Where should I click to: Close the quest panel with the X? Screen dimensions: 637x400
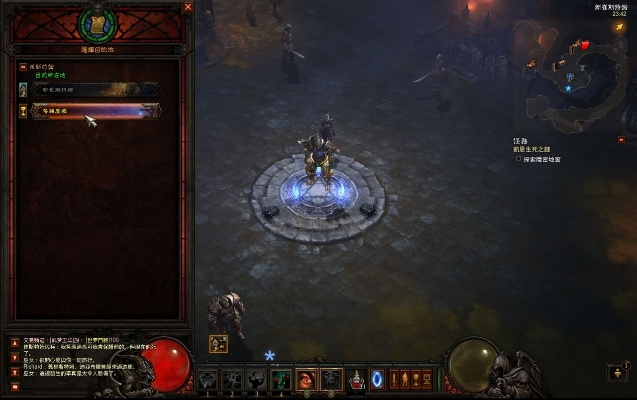coord(187,7)
